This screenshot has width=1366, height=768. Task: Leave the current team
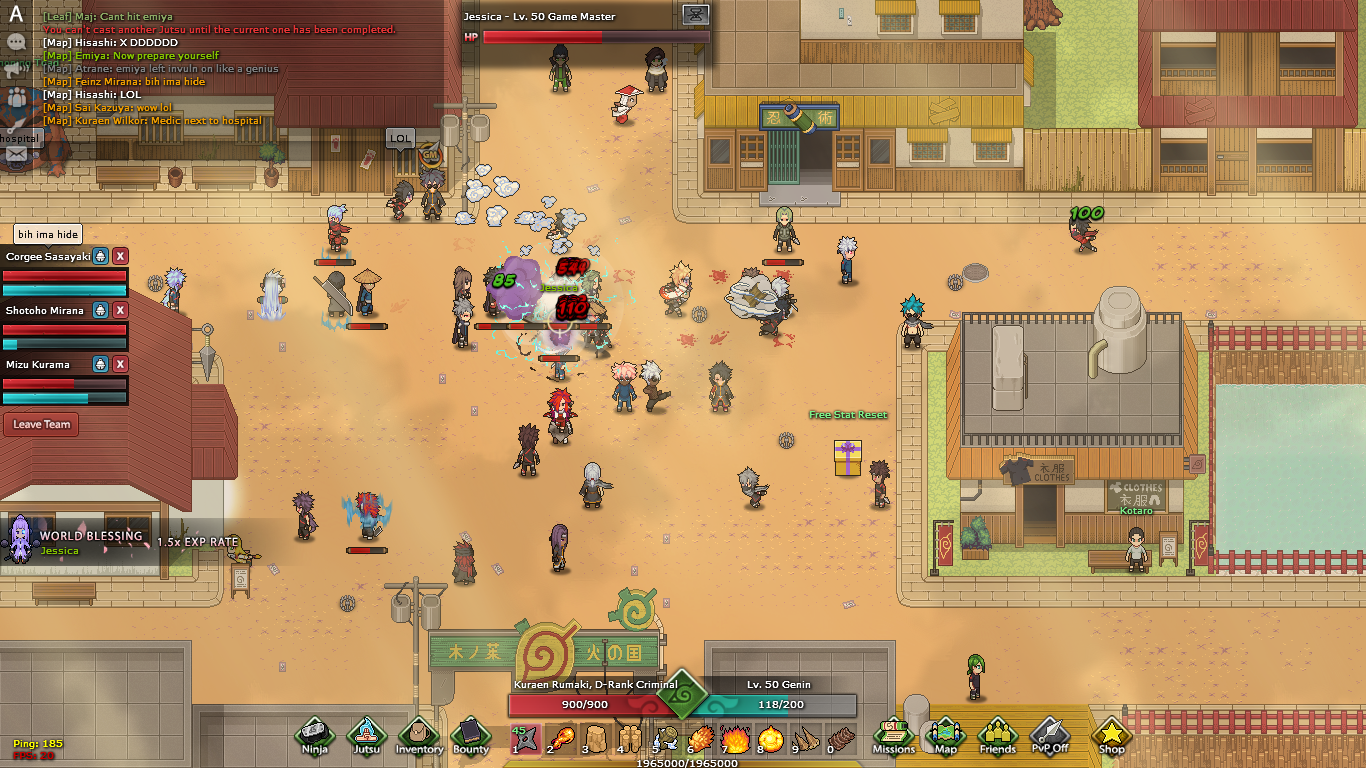[x=42, y=424]
